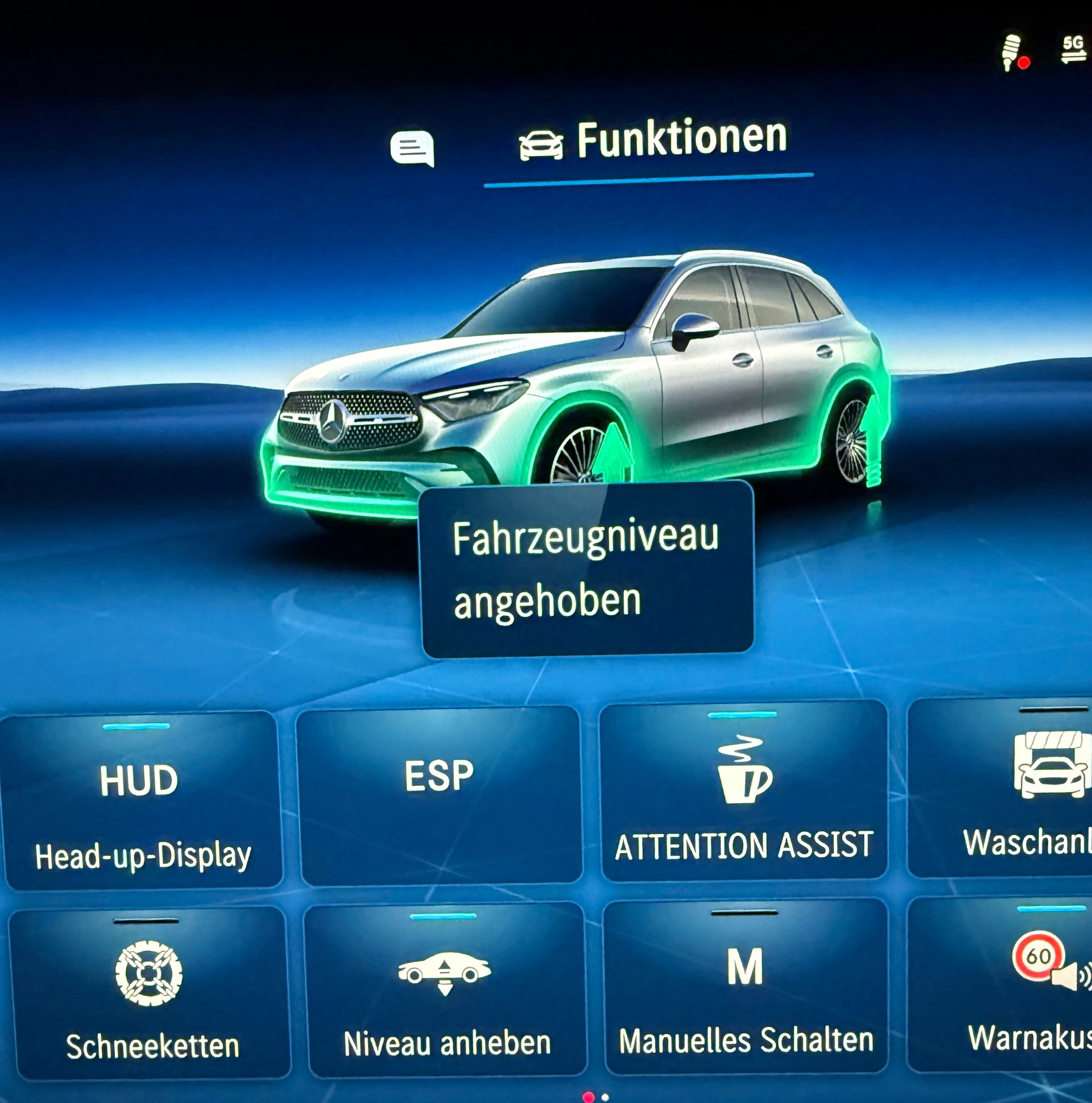Image resolution: width=1092 pixels, height=1103 pixels.
Task: Enable the Schneeketten snow chains option
Action: 150,993
